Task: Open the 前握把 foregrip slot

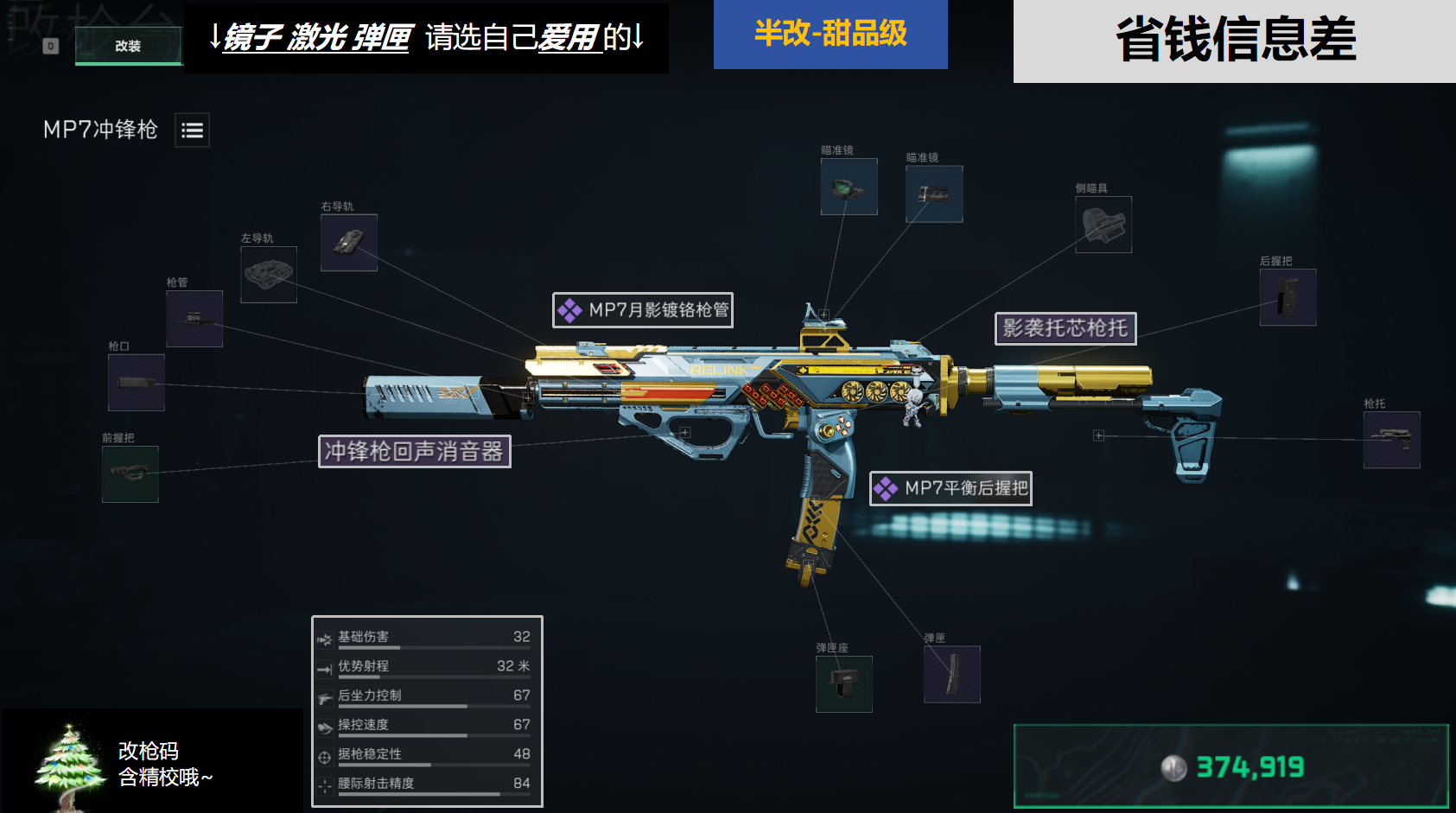Action: (x=130, y=474)
